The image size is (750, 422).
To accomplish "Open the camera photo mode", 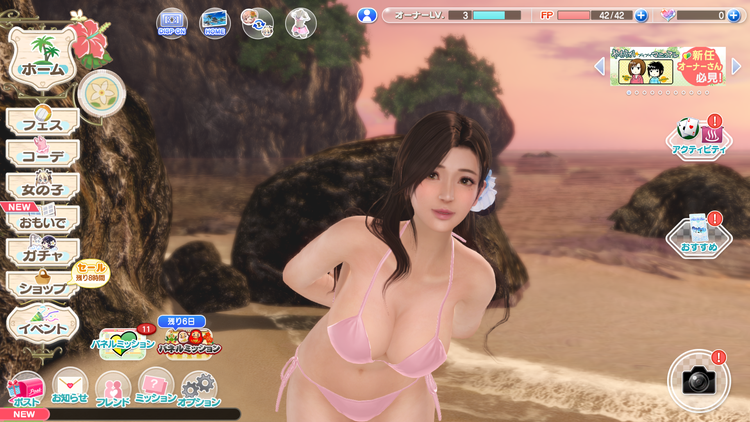I will [x=697, y=380].
